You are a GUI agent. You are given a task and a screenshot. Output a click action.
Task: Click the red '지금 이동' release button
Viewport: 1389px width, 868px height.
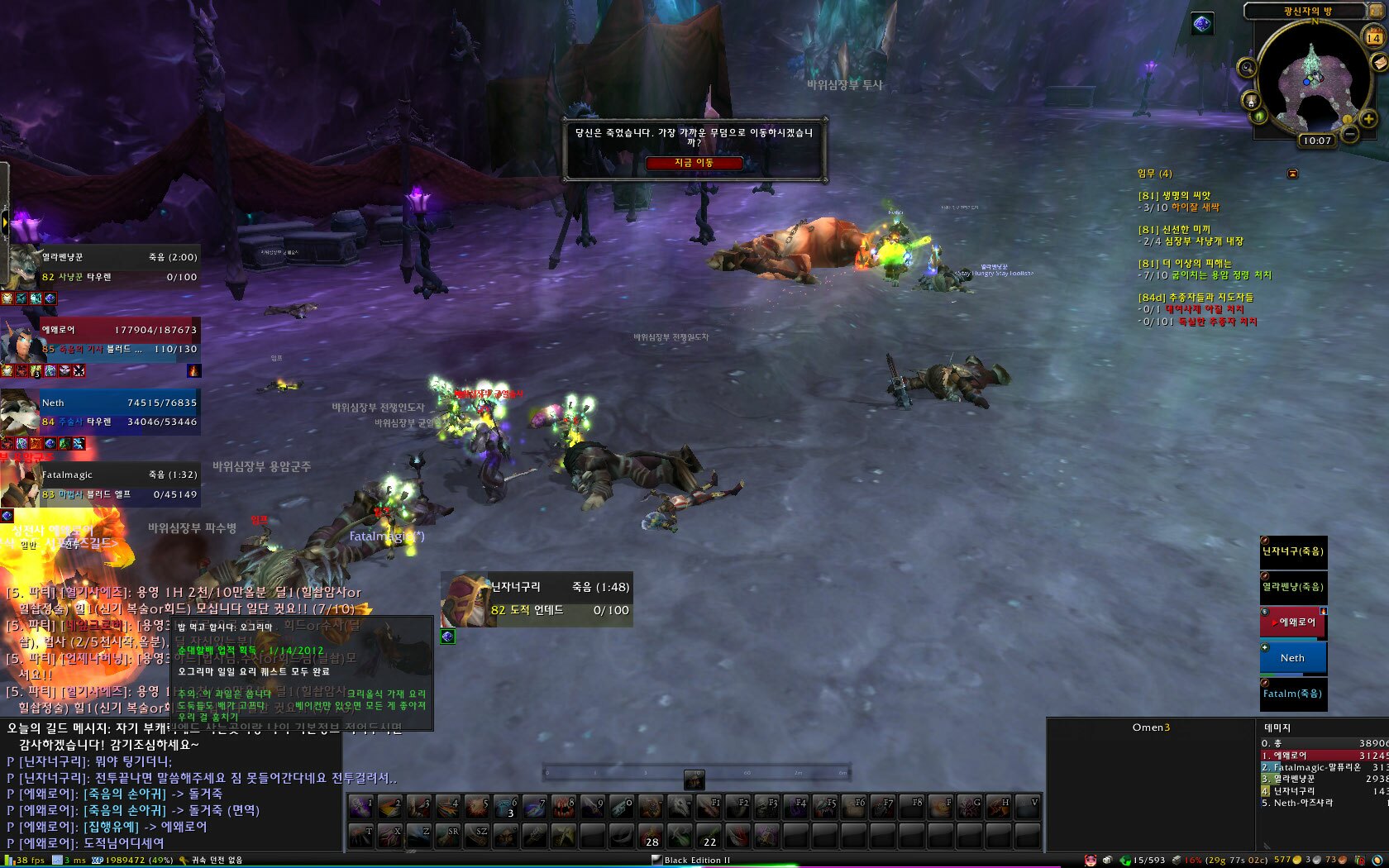(x=694, y=163)
